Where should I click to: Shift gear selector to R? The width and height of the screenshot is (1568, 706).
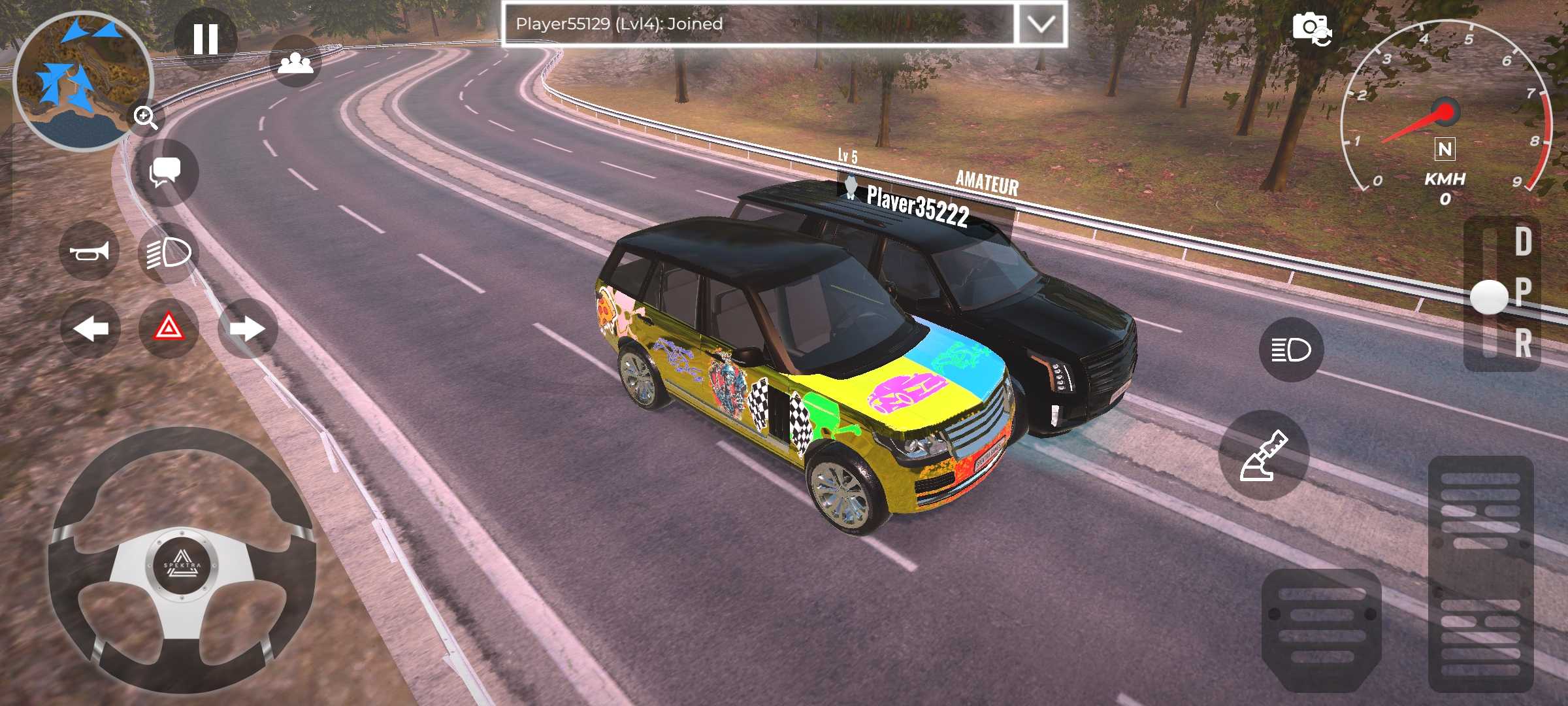(1523, 343)
